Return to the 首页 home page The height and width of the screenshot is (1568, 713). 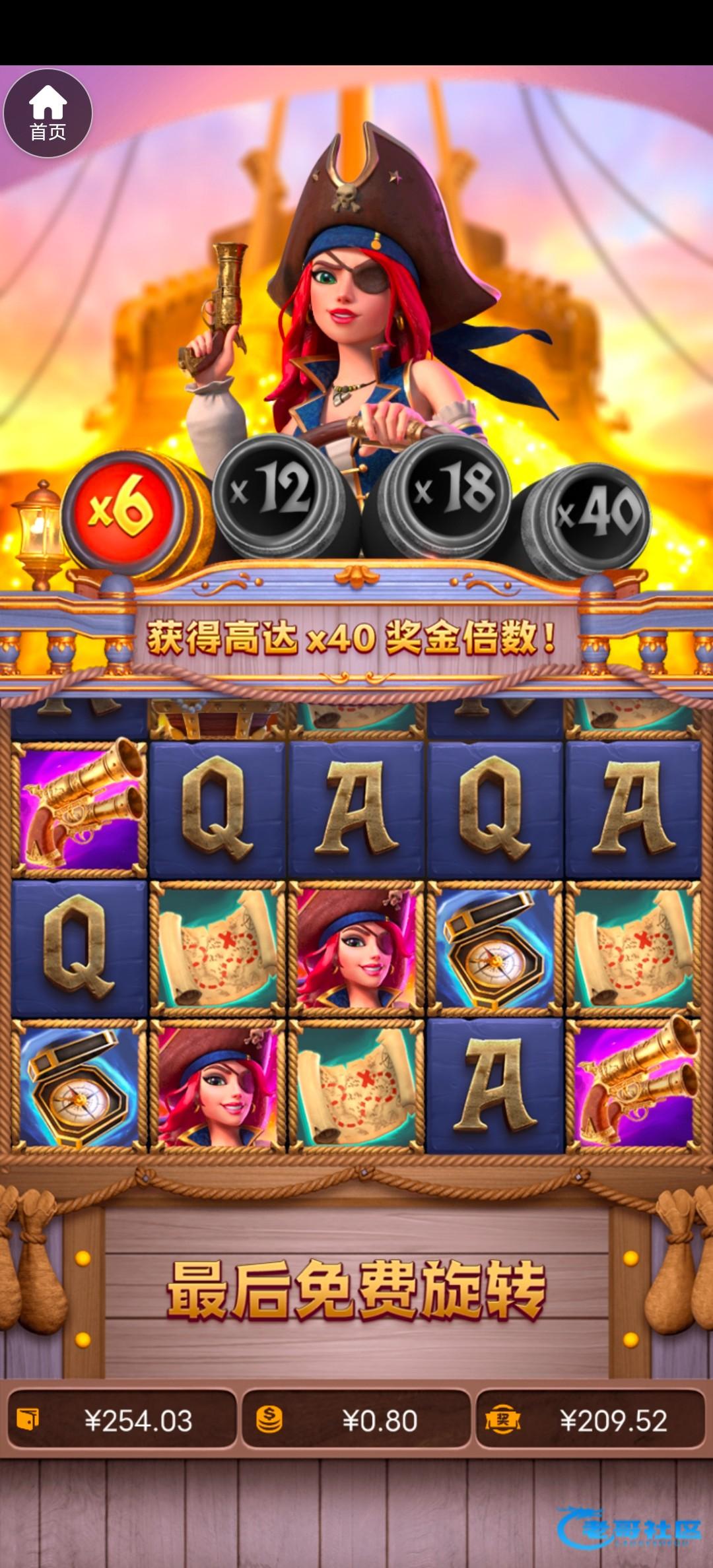[48, 114]
